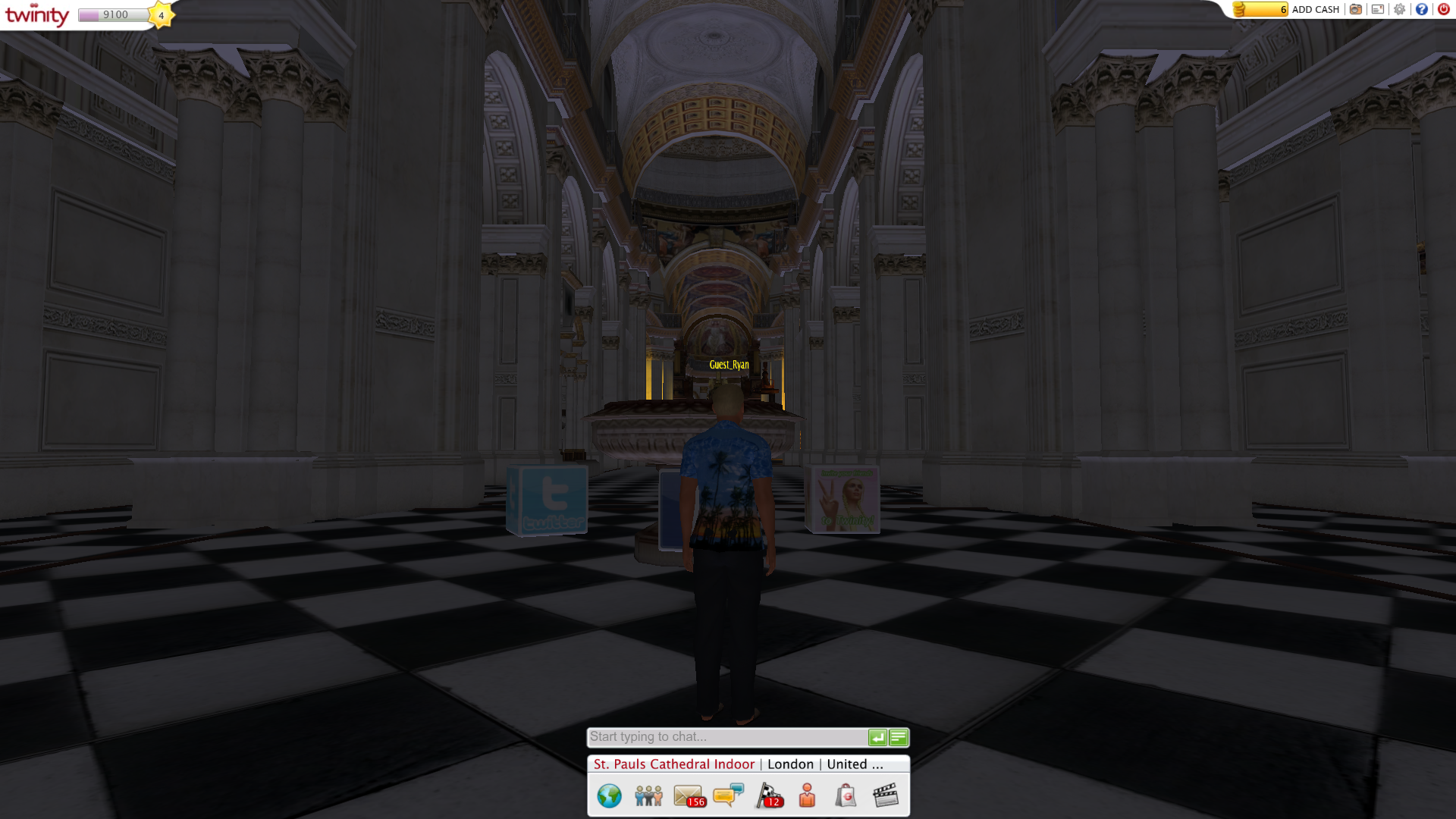Click the St. Pauls Cathedral Indoor location link
Image resolution: width=1456 pixels, height=819 pixels.
673,764
